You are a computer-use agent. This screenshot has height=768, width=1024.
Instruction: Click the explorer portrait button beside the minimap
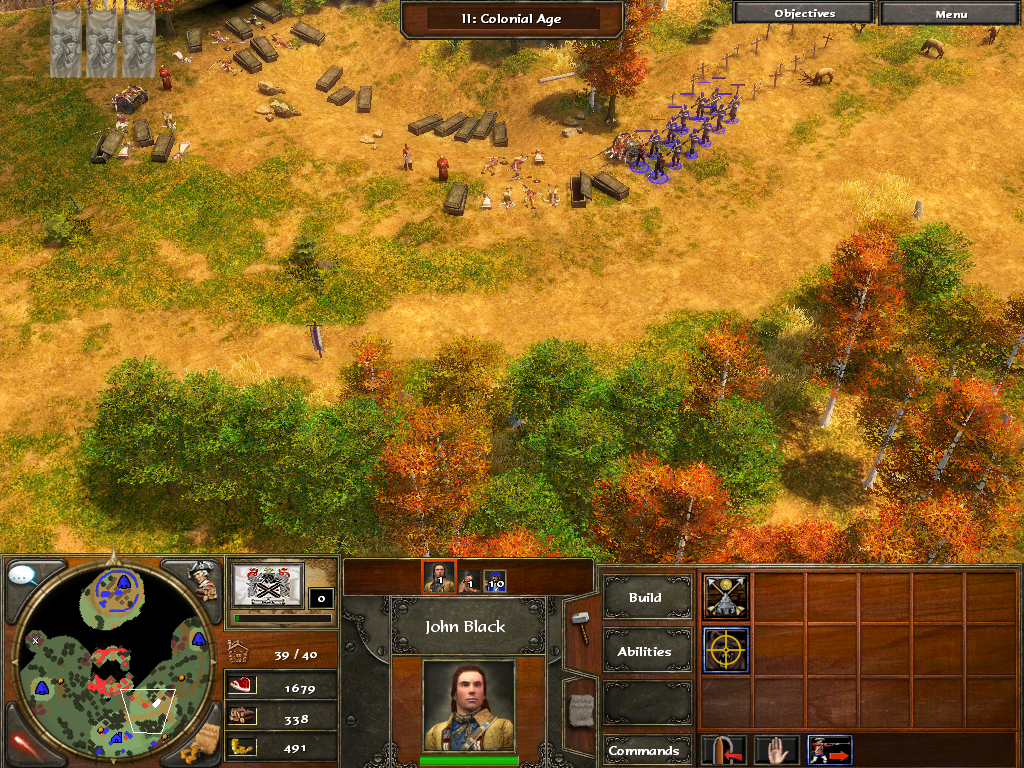(204, 580)
